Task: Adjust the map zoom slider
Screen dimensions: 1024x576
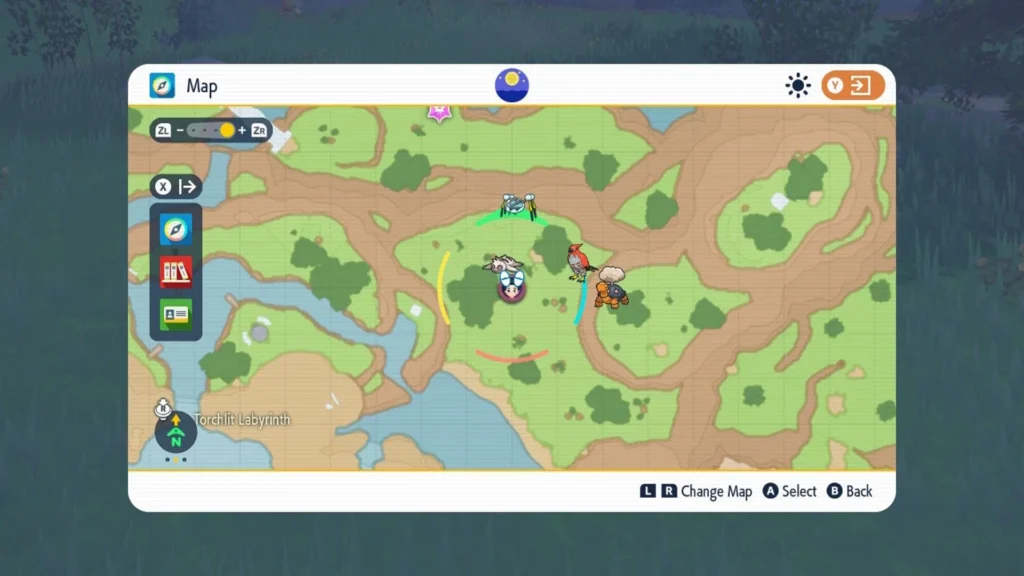Action: [210, 131]
